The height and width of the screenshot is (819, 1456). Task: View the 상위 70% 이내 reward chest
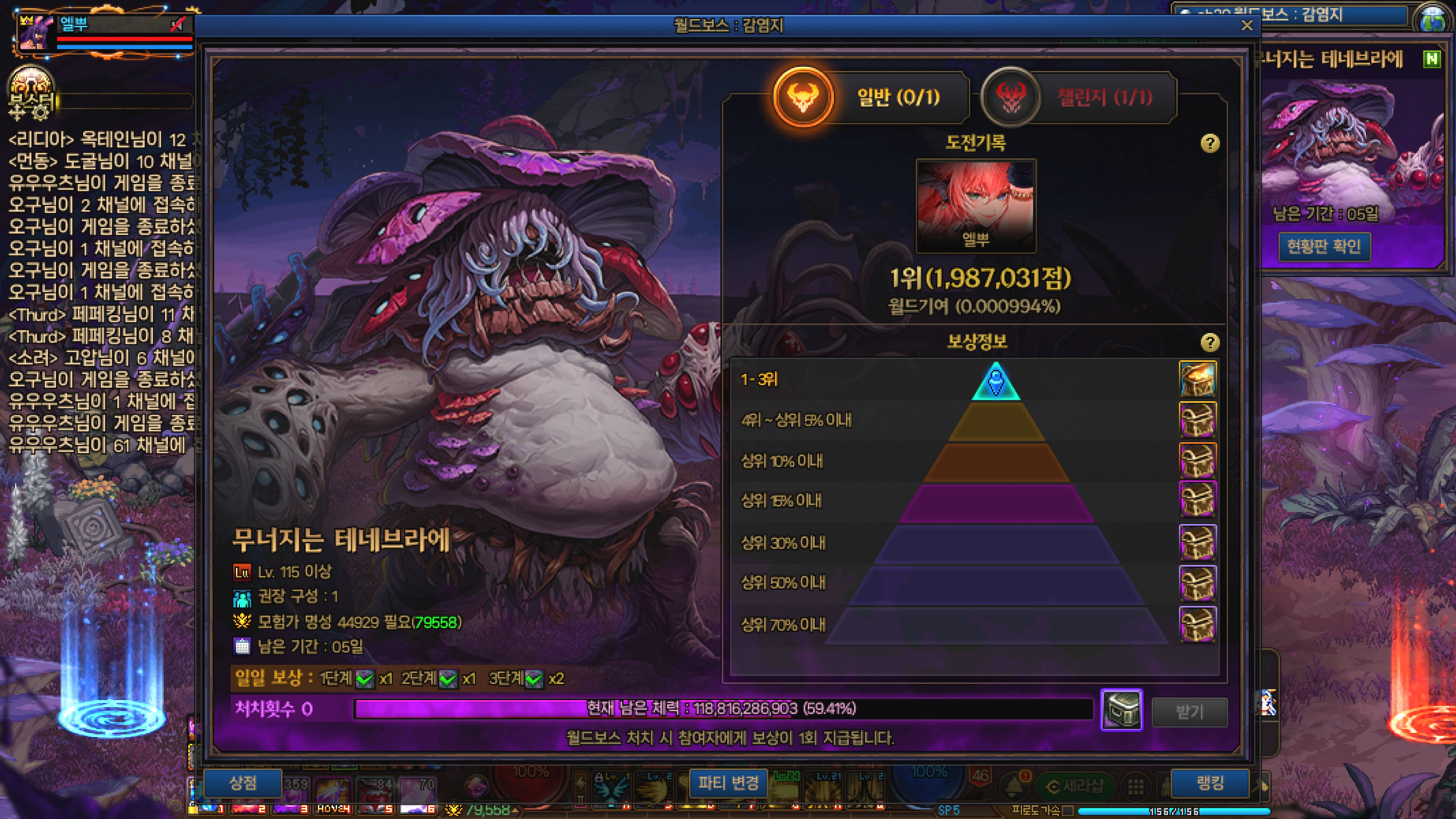point(1197,624)
